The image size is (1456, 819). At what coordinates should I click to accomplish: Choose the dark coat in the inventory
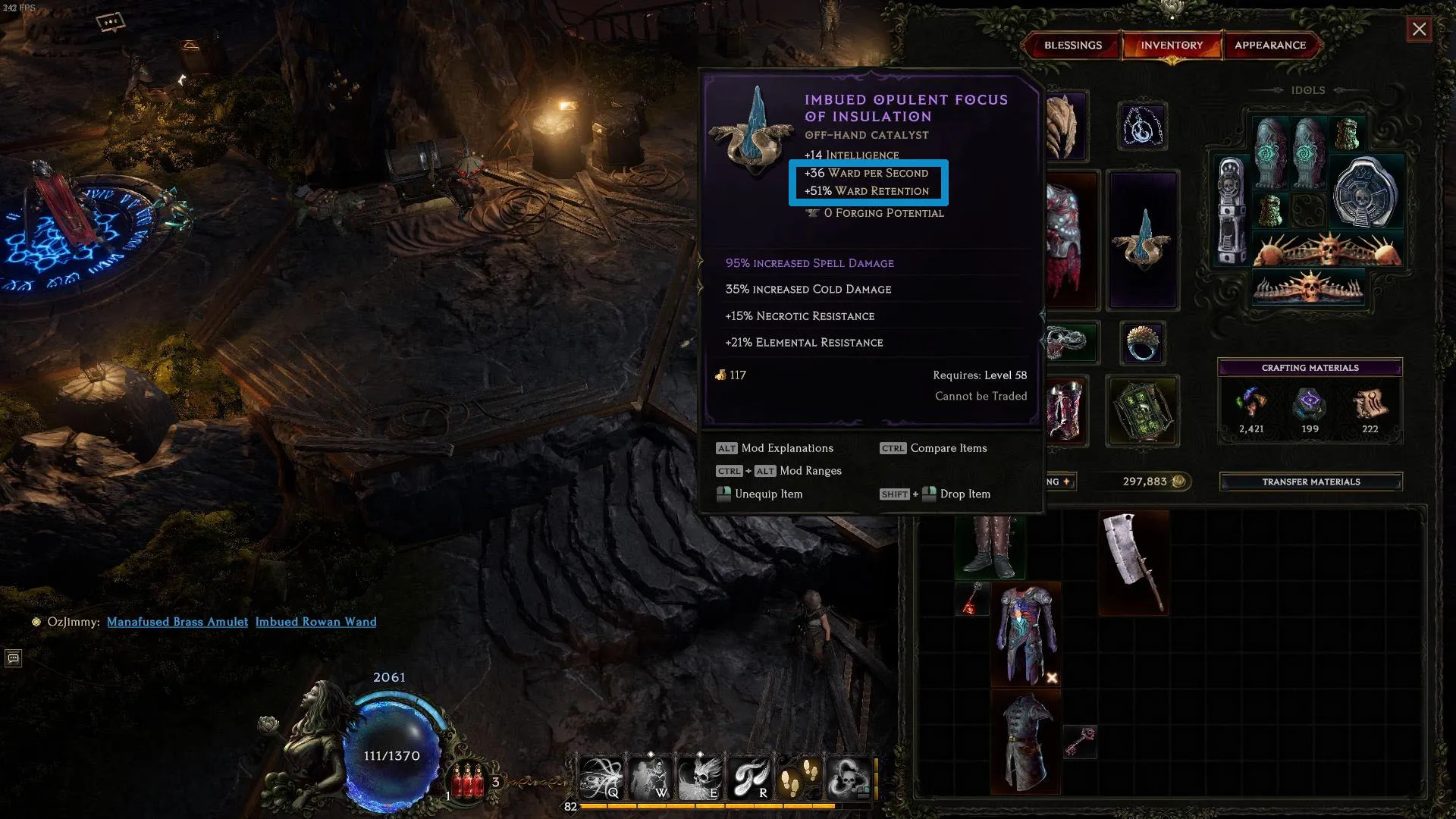point(1025,742)
